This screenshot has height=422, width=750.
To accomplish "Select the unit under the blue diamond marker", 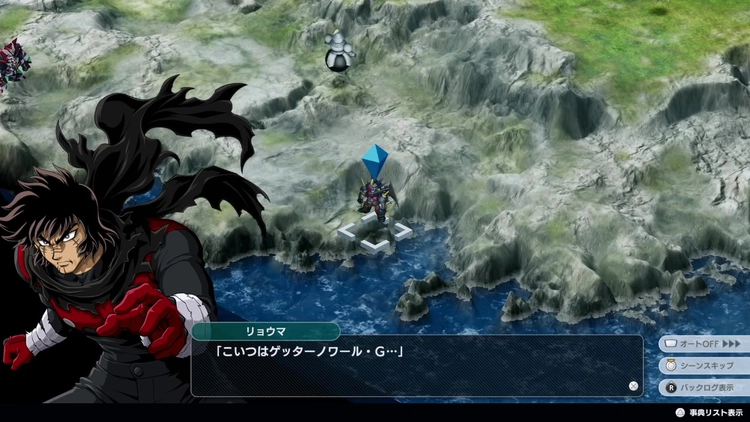I will pos(376,194).
